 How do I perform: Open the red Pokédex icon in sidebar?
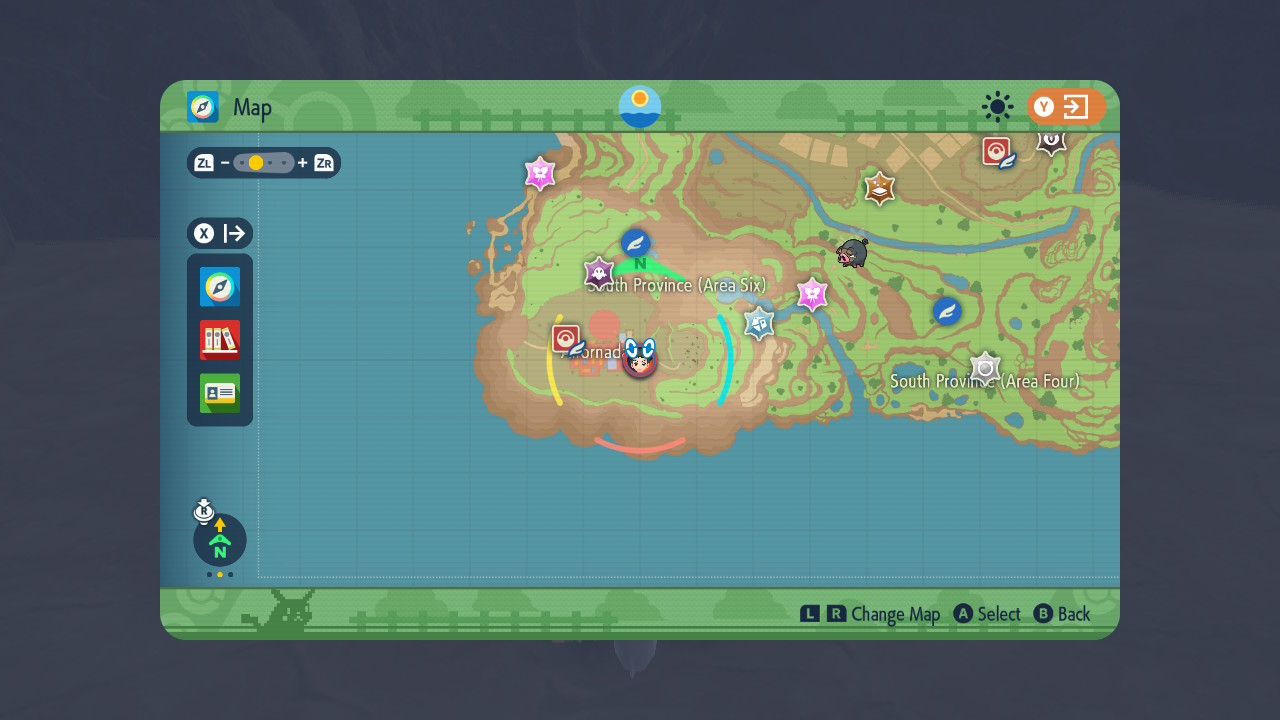coord(219,340)
